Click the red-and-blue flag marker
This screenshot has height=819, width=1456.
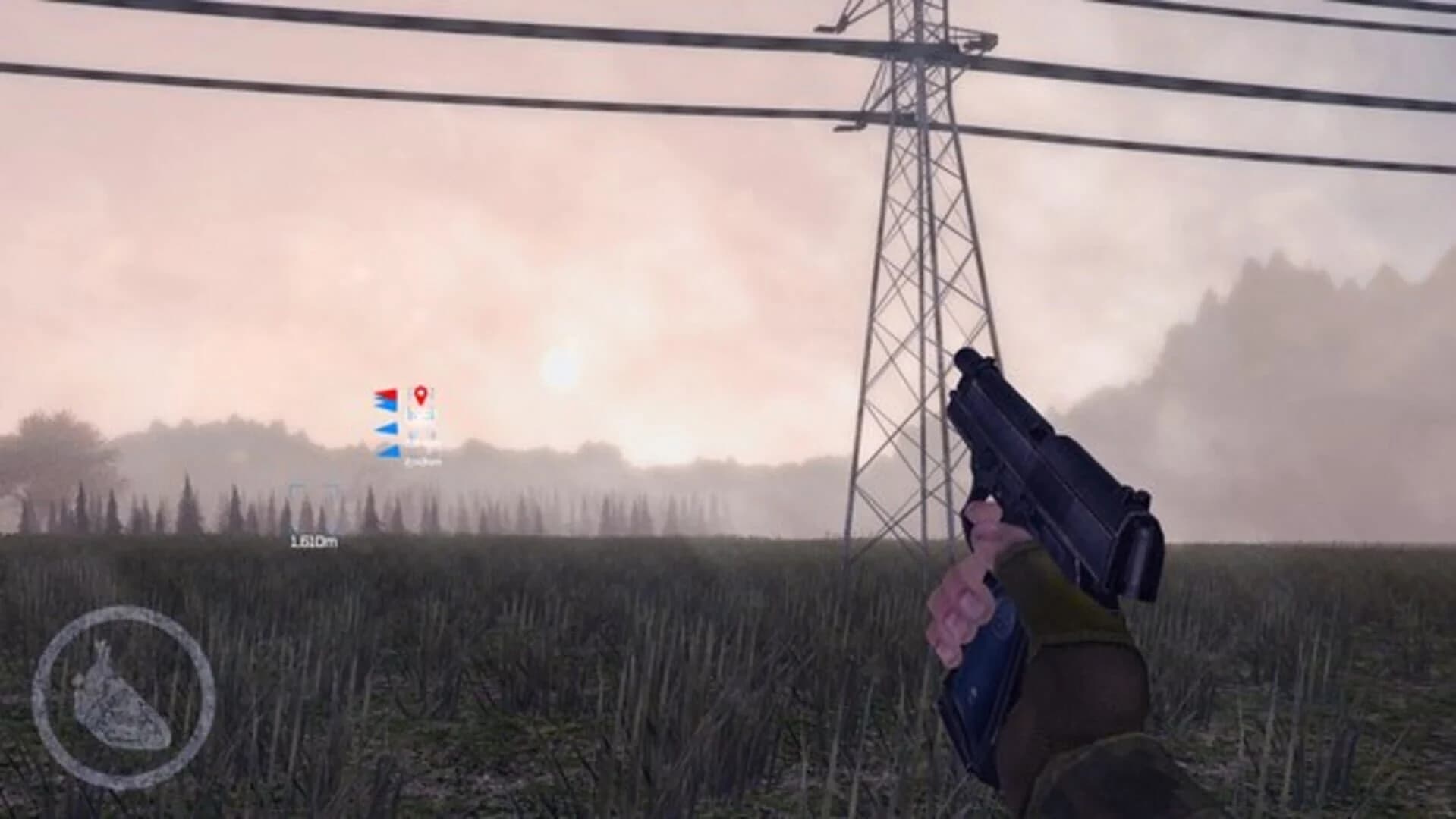pyautogui.click(x=385, y=399)
